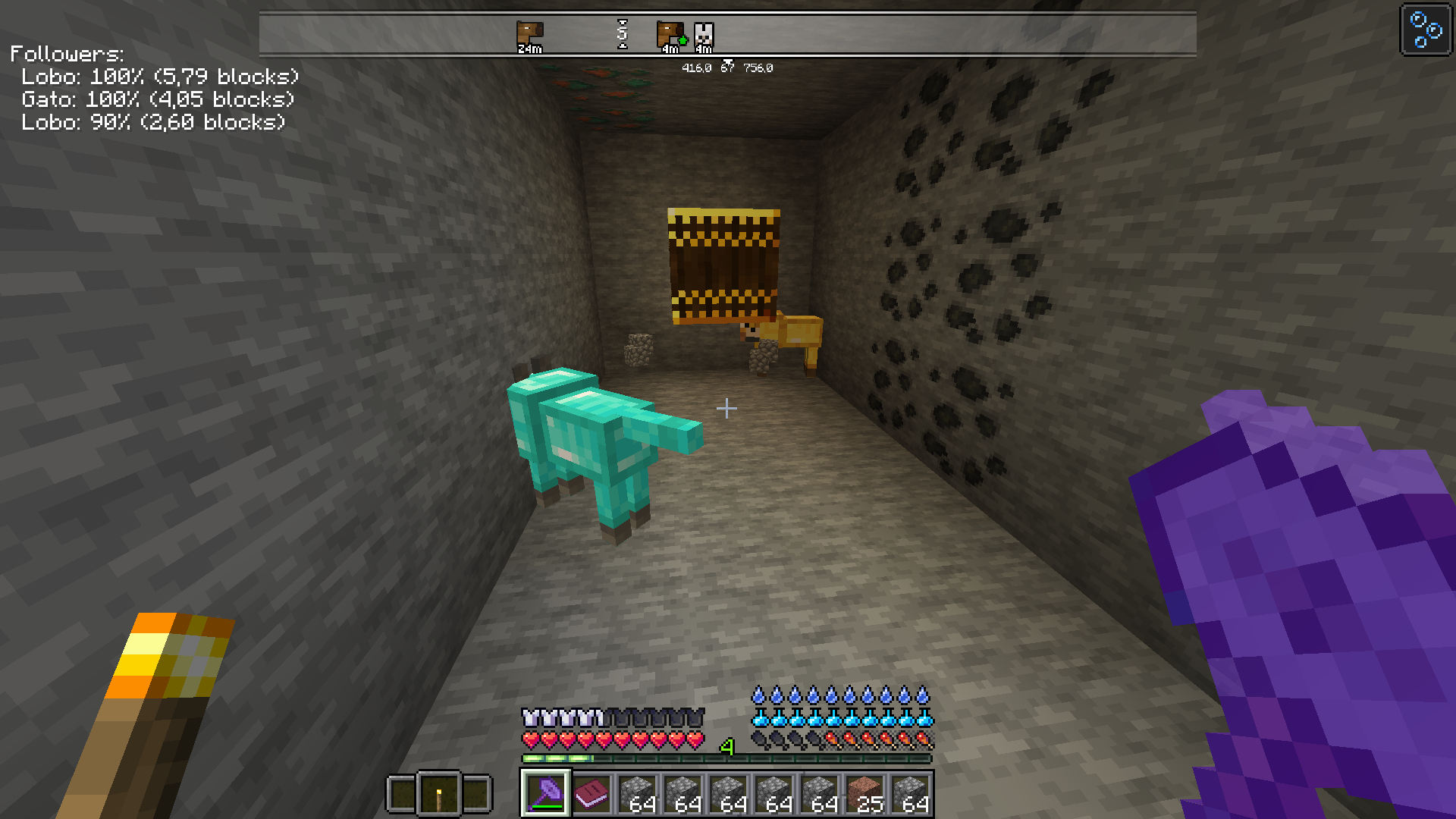The height and width of the screenshot is (819, 1456).
Task: Click the Lobo 100% follower entry
Action: click(x=159, y=77)
